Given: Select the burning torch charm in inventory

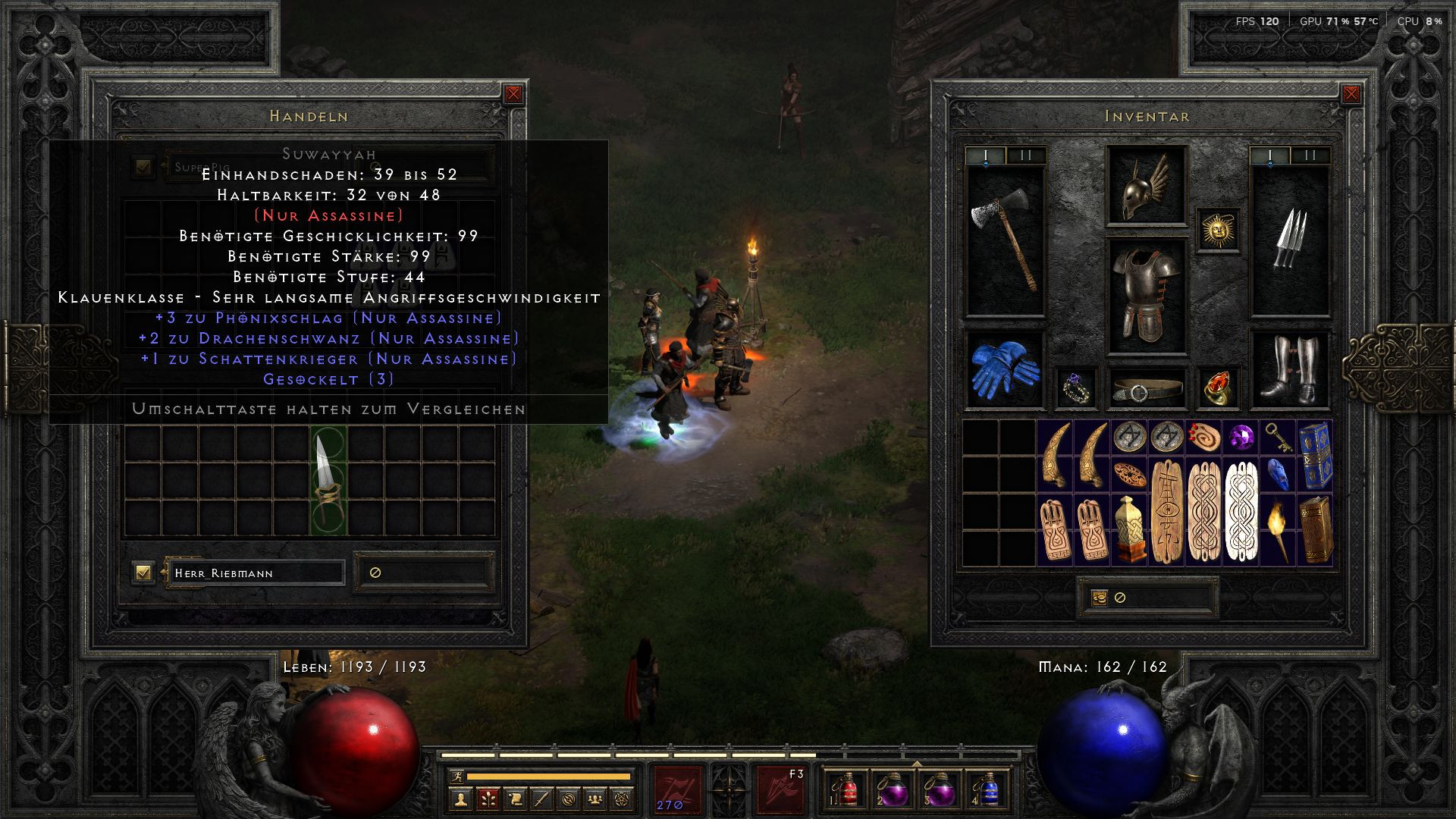Looking at the screenshot, I should pos(1279,529).
